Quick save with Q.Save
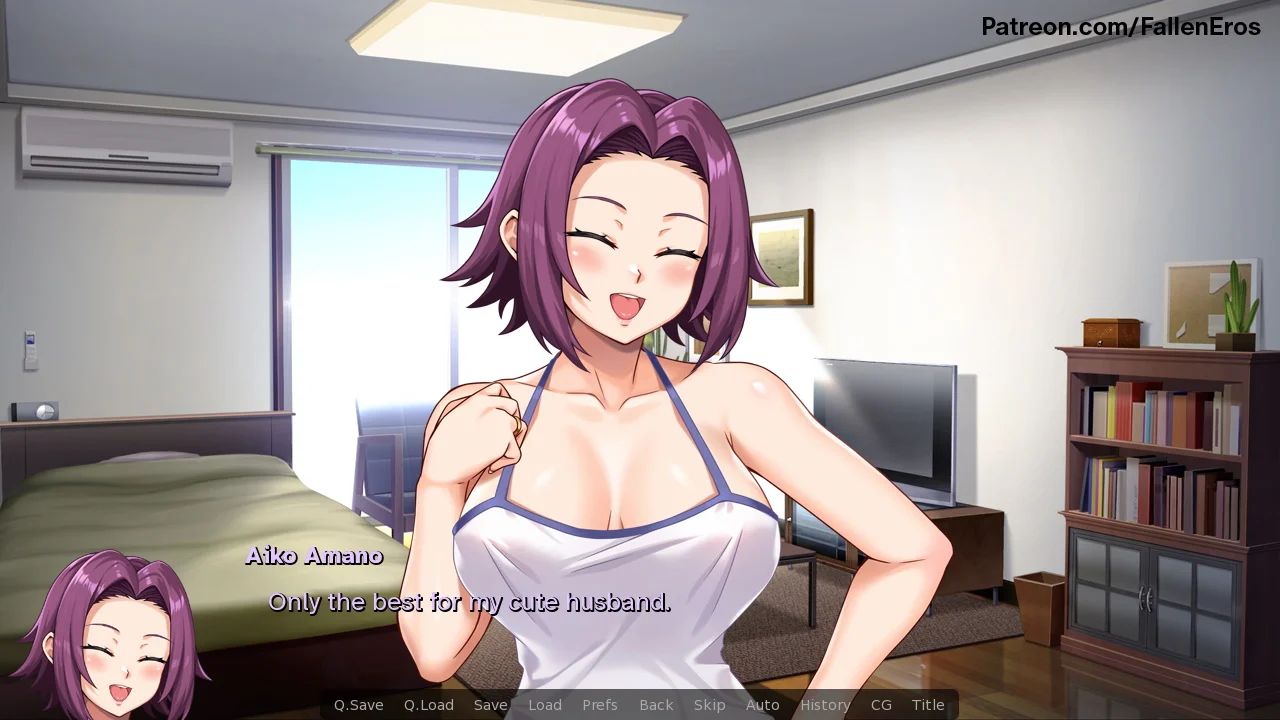Screen dimensions: 1280x720 coord(358,705)
